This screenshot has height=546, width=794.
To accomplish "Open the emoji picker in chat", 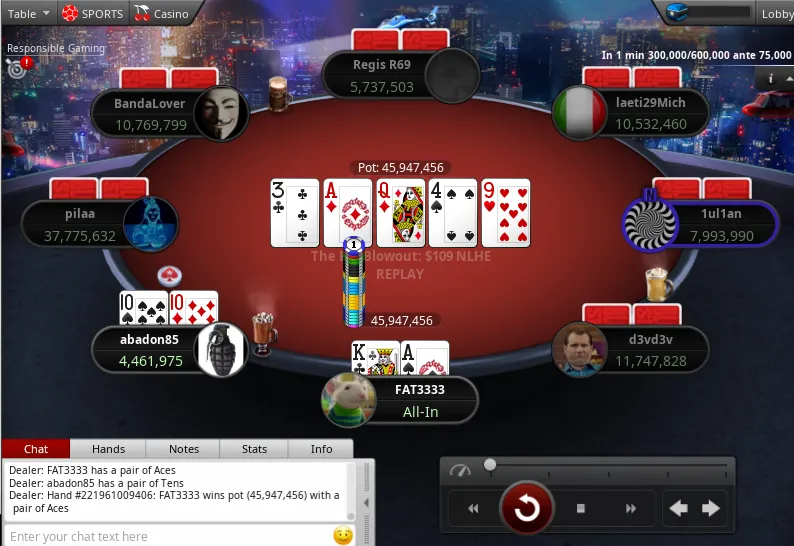I will (x=343, y=536).
